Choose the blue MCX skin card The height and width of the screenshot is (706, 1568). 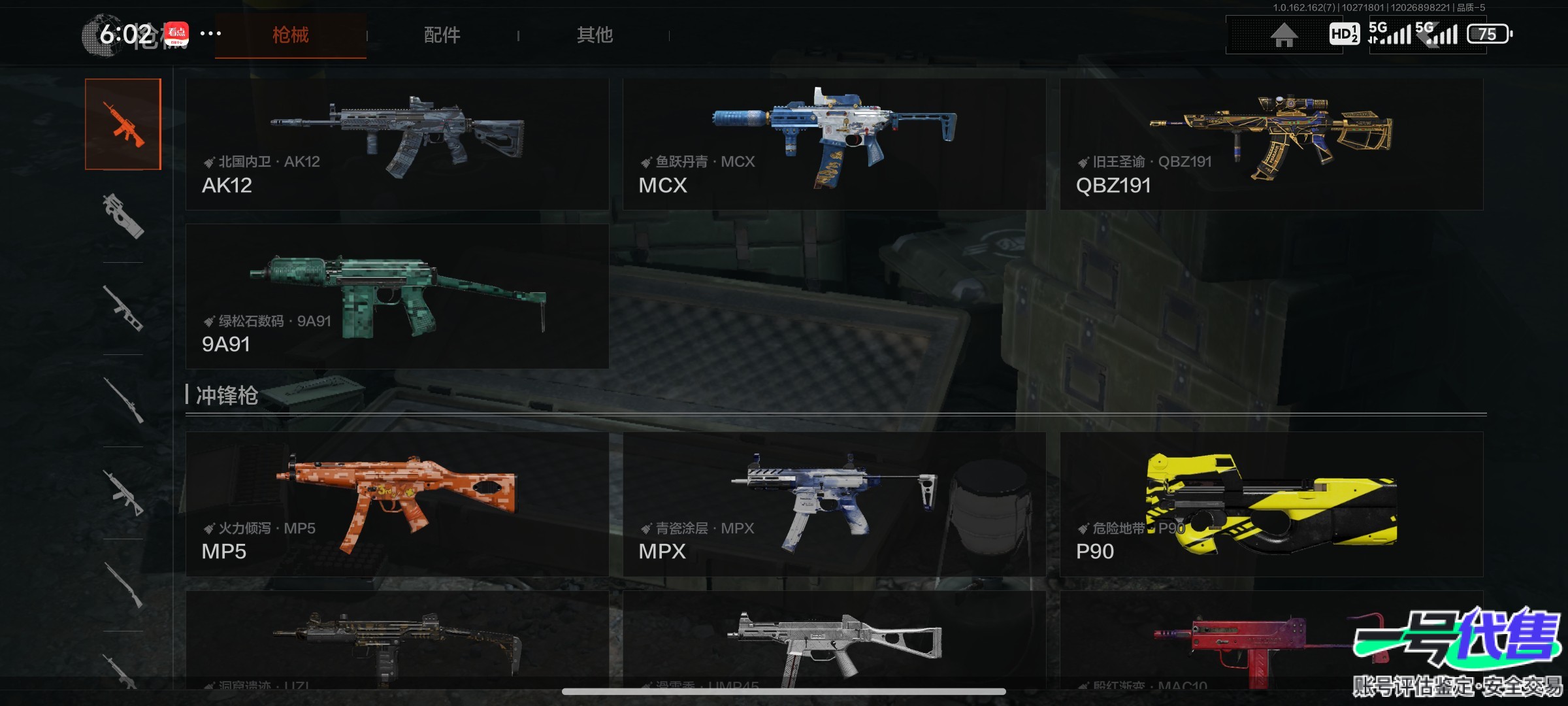(834, 144)
